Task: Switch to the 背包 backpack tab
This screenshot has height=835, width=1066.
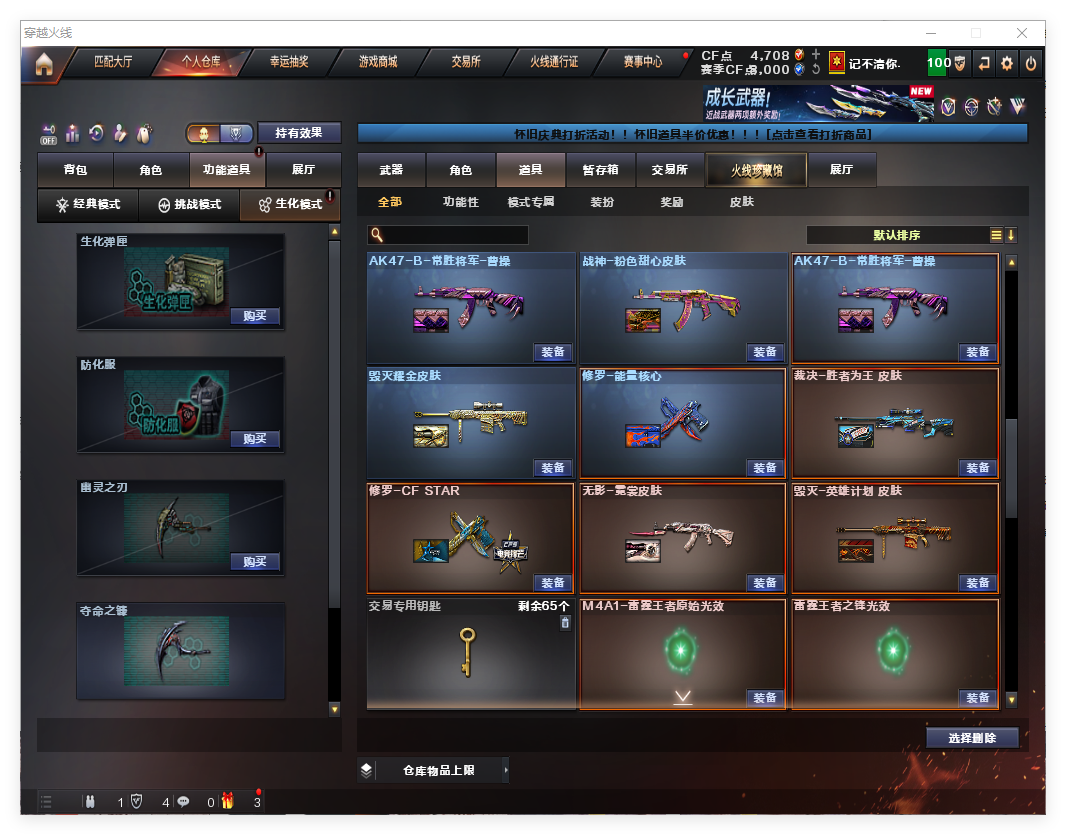Action: pos(75,171)
